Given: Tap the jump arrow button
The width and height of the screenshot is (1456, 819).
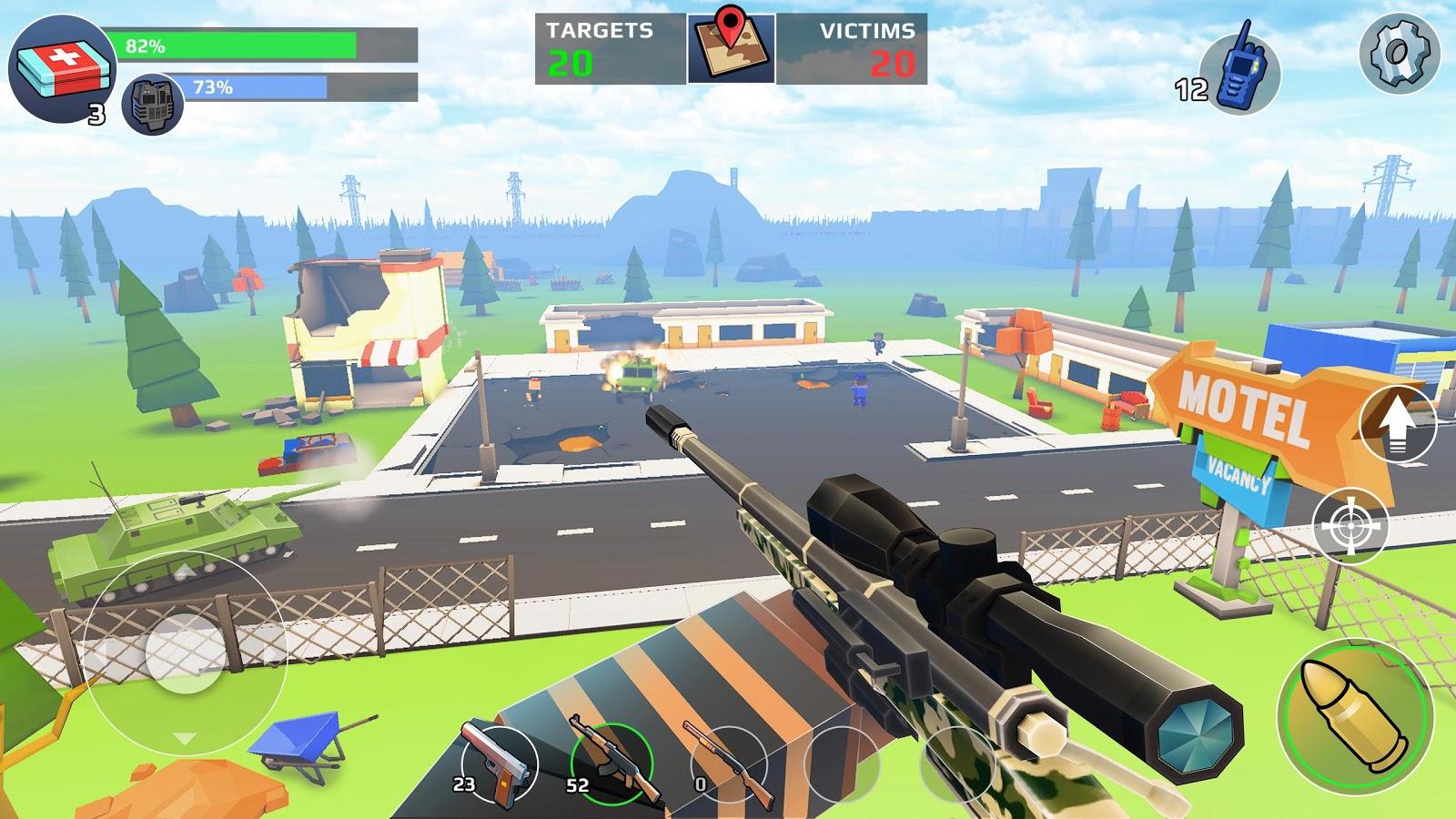Looking at the screenshot, I should (1397, 423).
